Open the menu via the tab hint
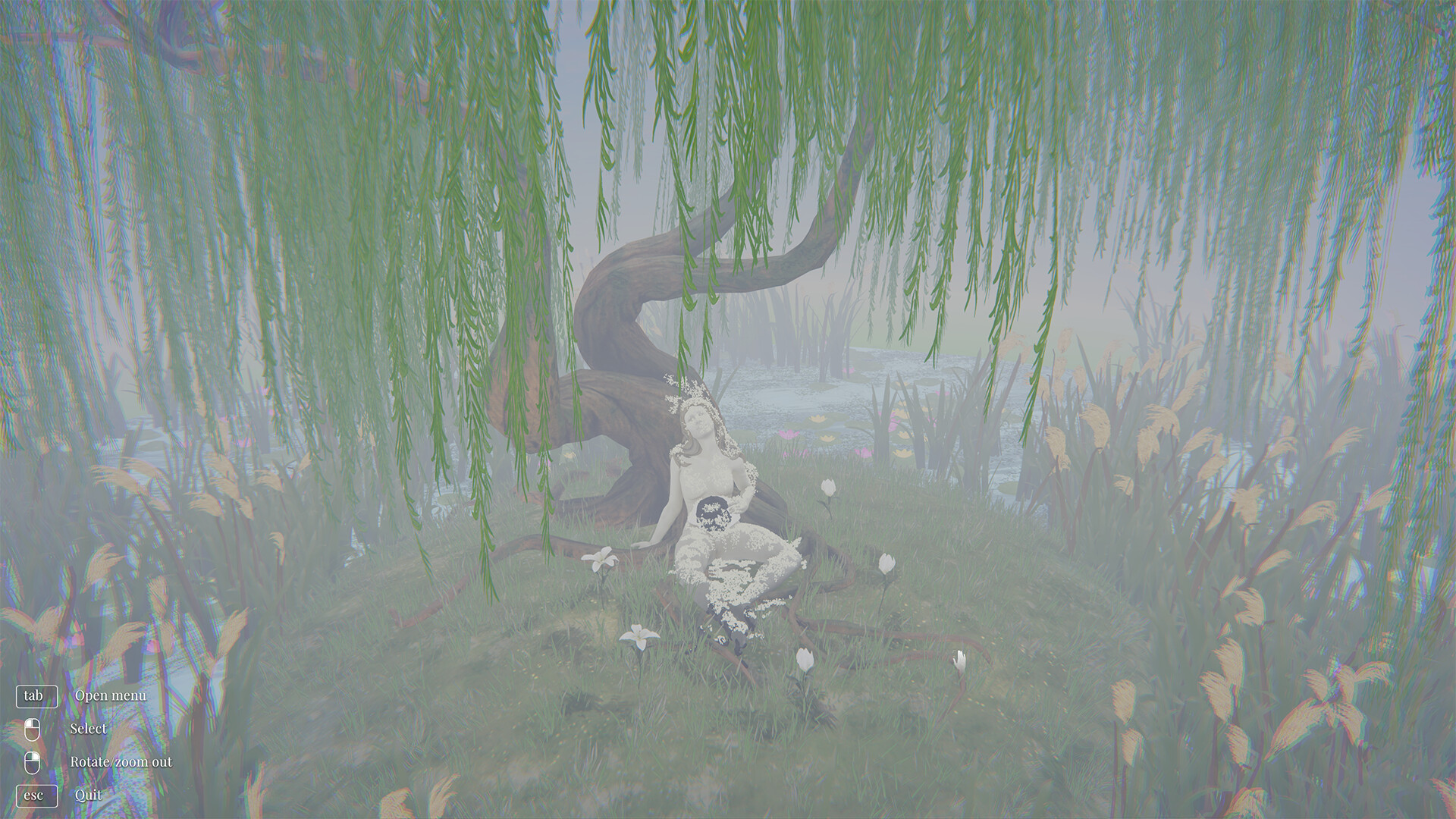 tap(37, 695)
